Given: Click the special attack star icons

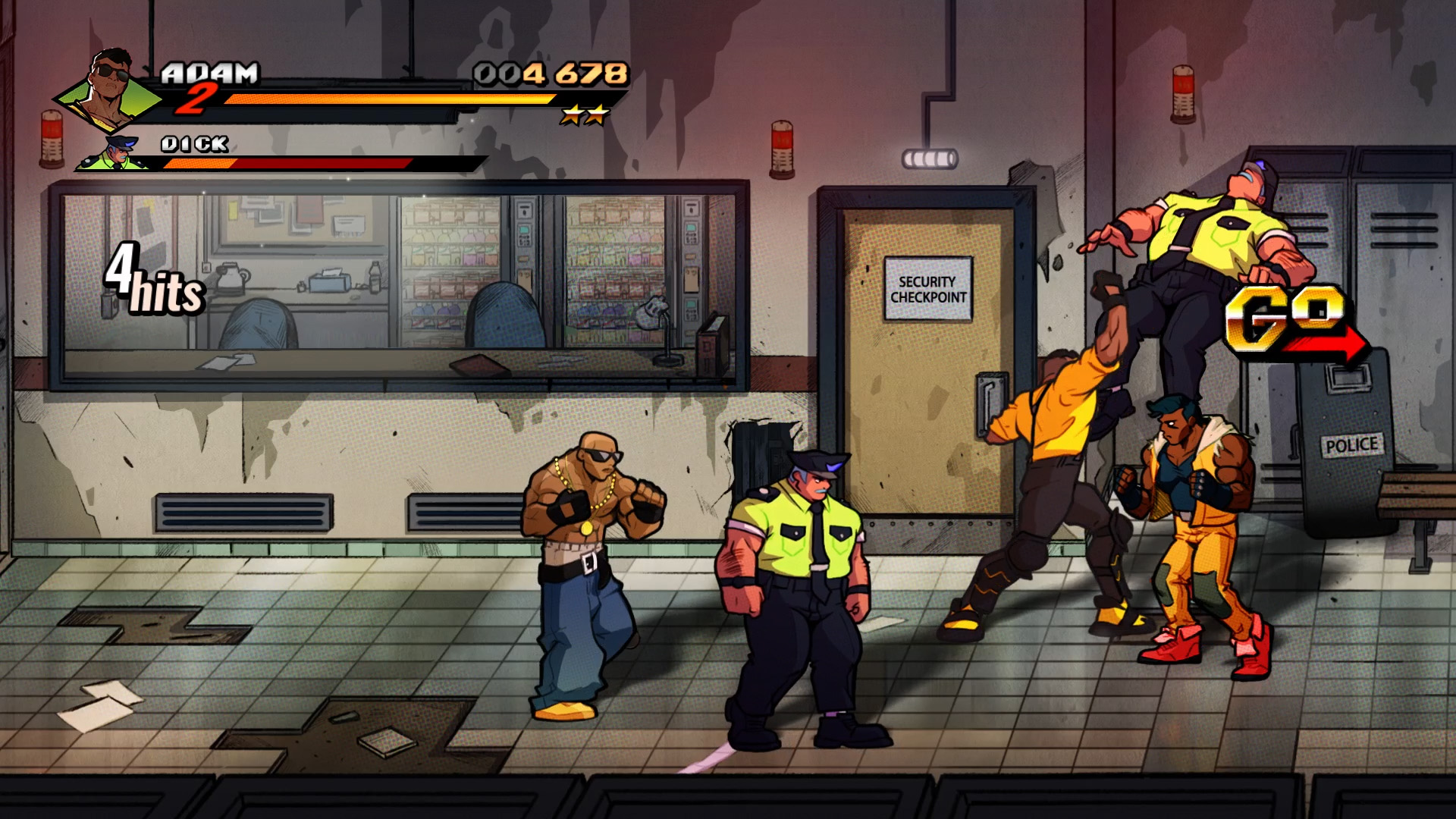Looking at the screenshot, I should pos(585,116).
